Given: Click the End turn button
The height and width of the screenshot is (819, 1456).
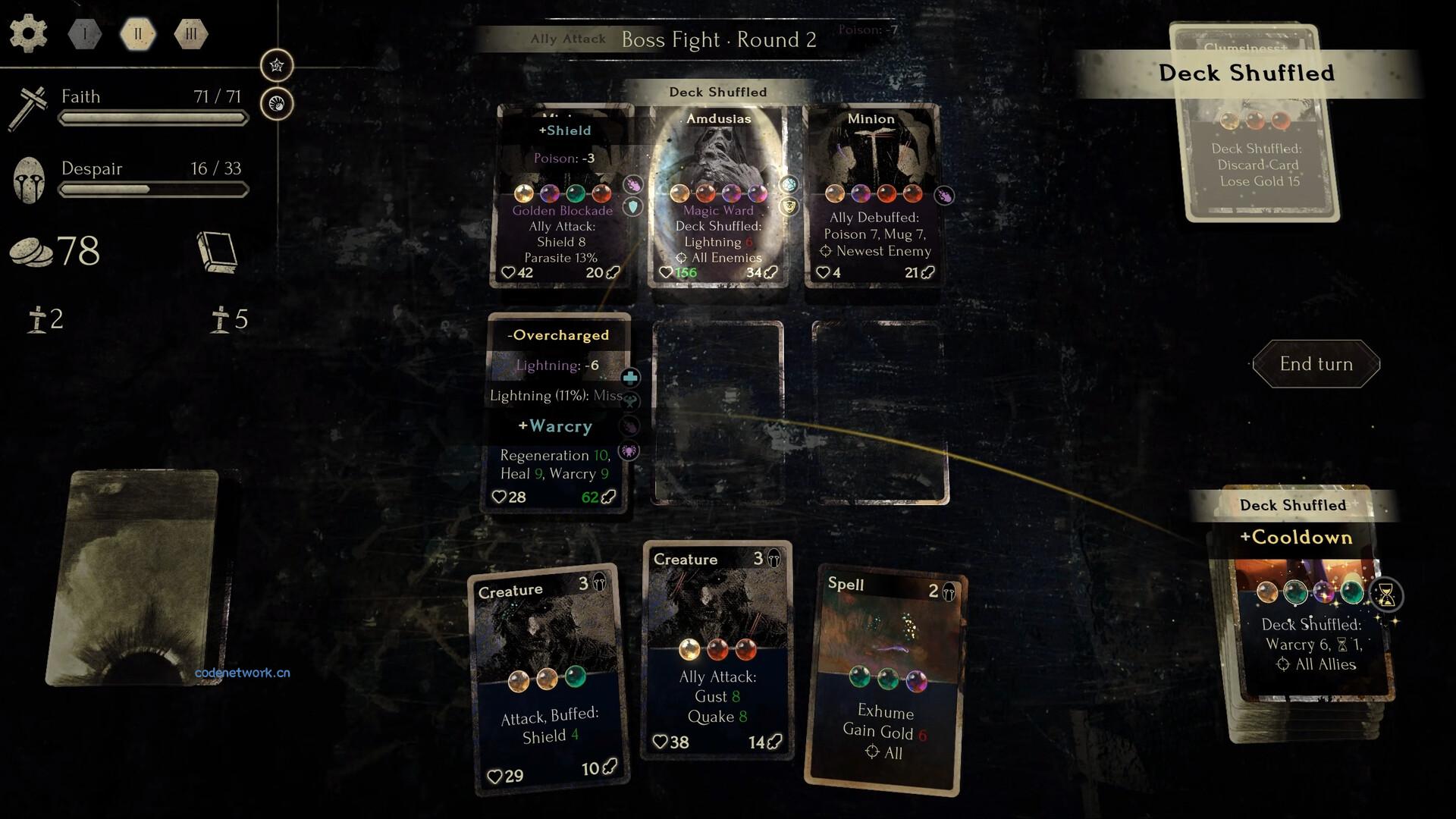Looking at the screenshot, I should tap(1316, 364).
